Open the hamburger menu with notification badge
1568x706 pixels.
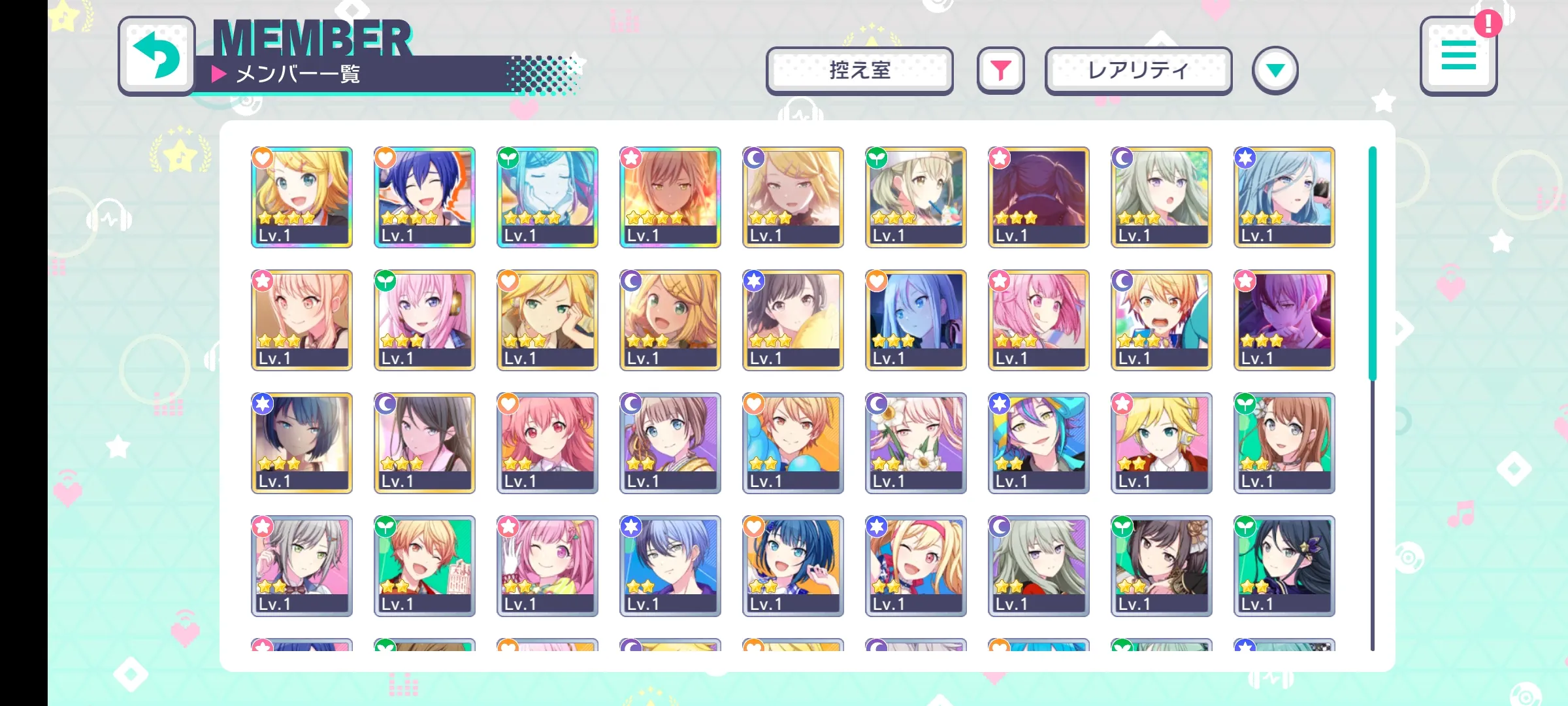(x=1458, y=56)
